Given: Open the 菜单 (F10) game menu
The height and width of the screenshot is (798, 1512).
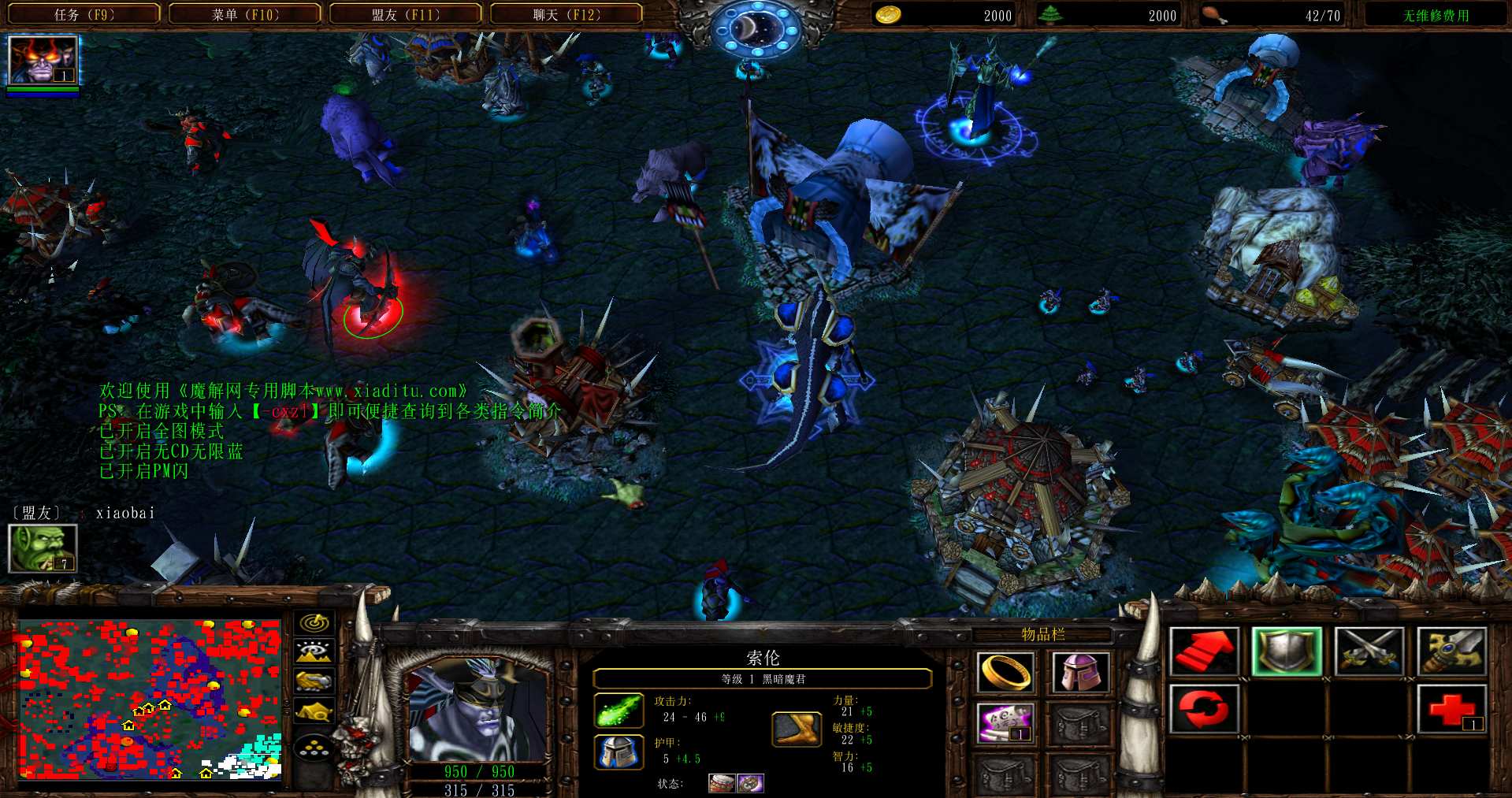Looking at the screenshot, I should (x=245, y=15).
